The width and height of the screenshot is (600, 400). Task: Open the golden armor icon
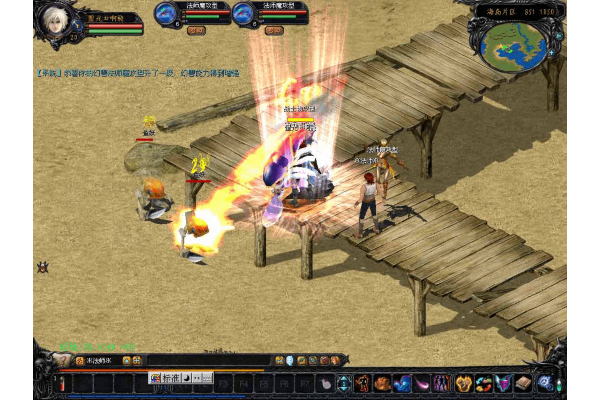463,383
